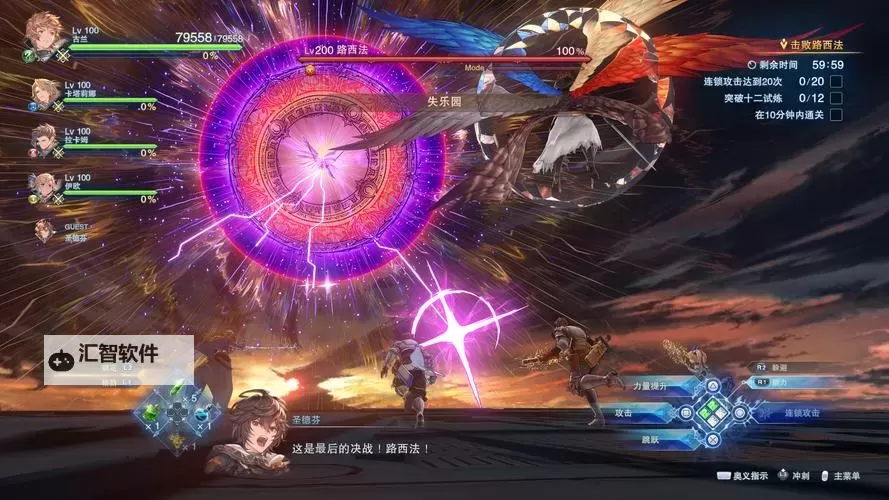Click the 汇智软件 overlay badge

click(x=118, y=354)
